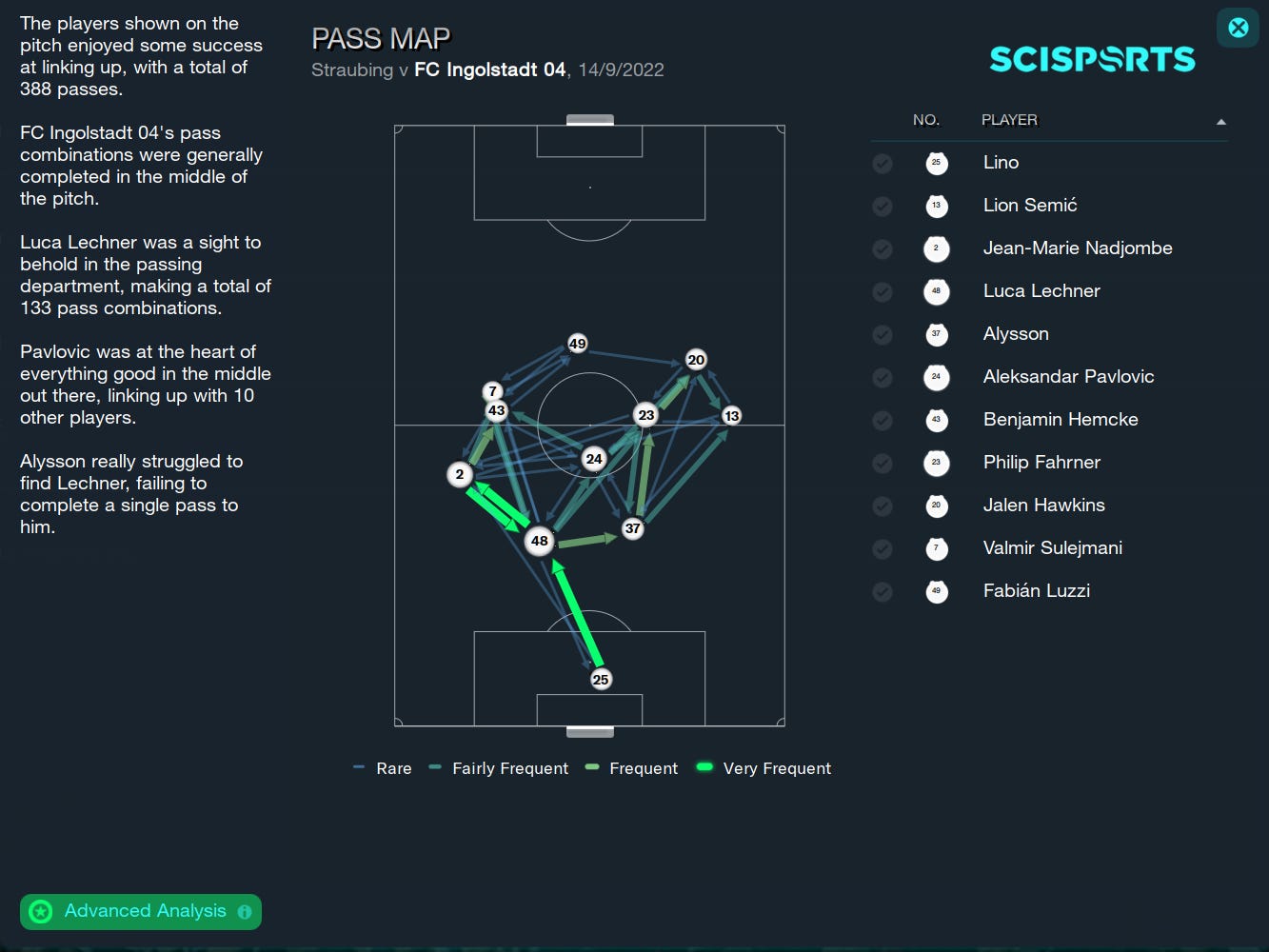Open the info icon beside Advanced Analysis

(245, 911)
